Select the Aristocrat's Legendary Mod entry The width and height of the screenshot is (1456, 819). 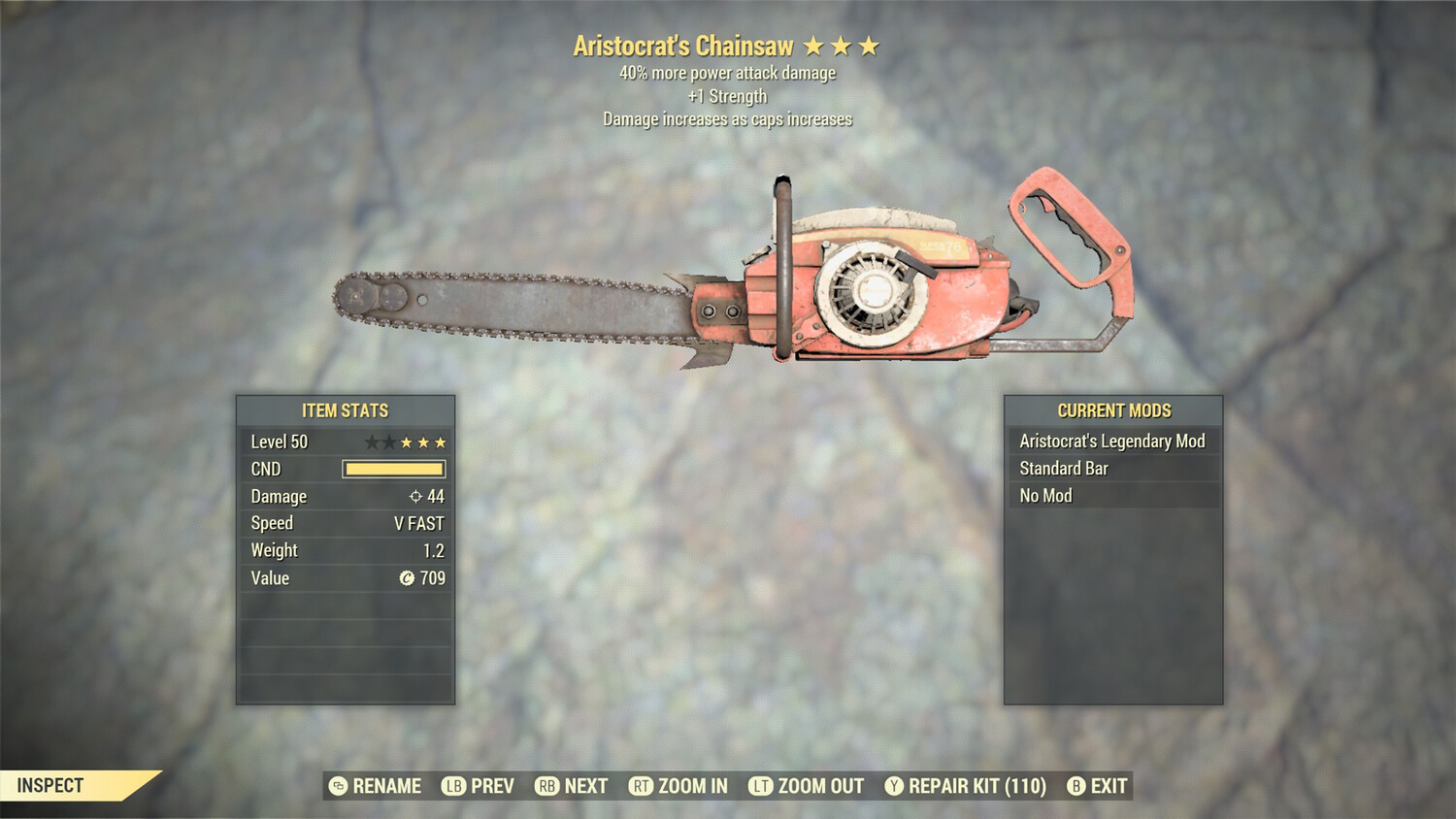click(x=1112, y=442)
